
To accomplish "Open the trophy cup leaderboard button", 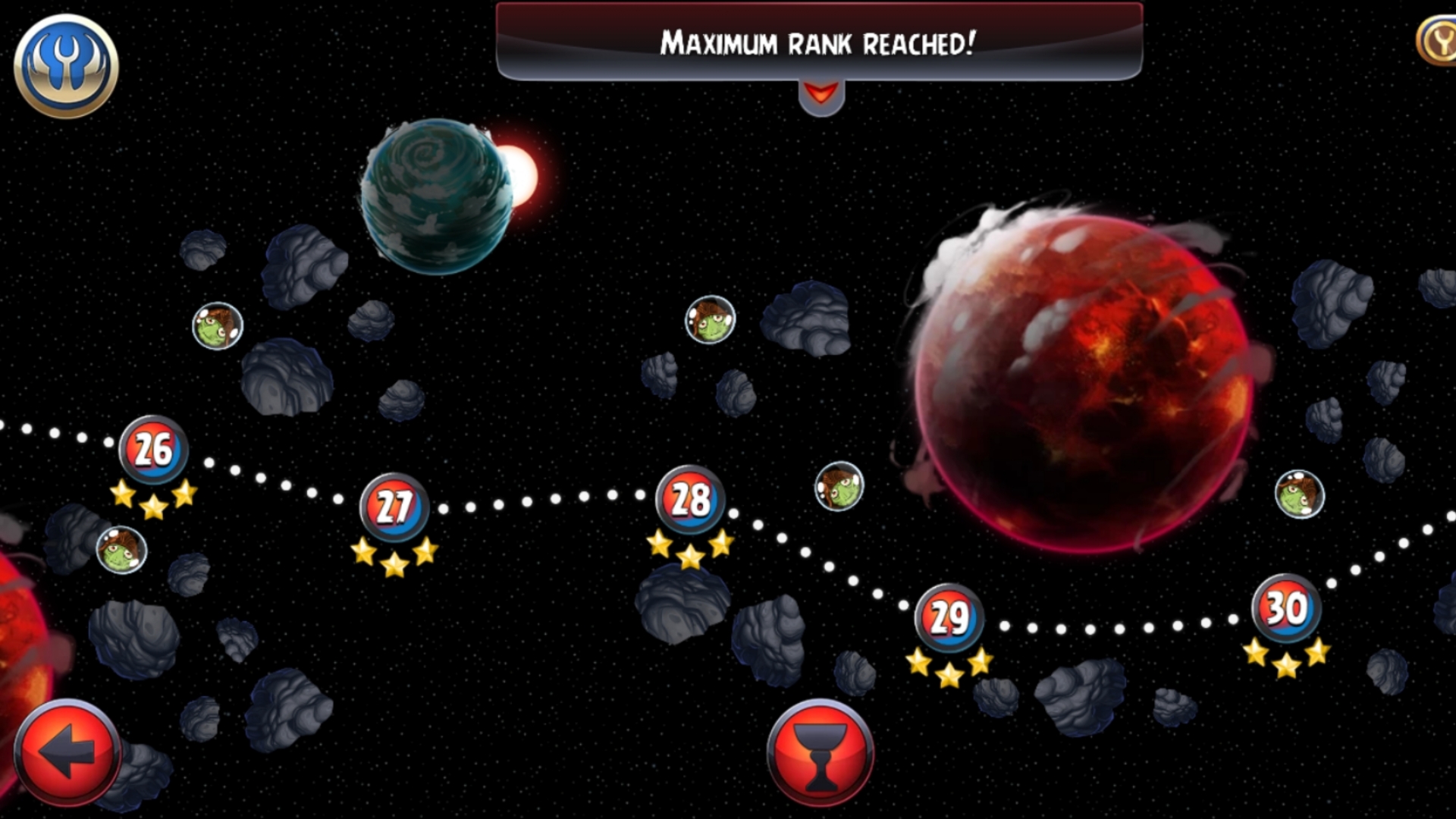I will (x=820, y=752).
